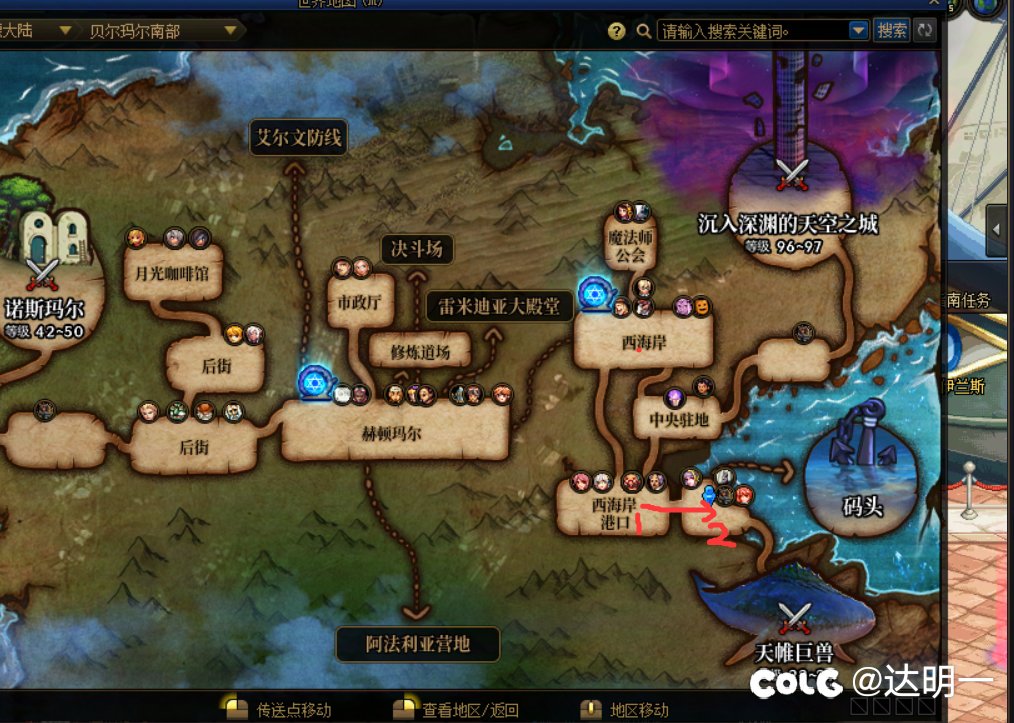Open the yellow question mark help
The height and width of the screenshot is (723, 1014).
[617, 31]
